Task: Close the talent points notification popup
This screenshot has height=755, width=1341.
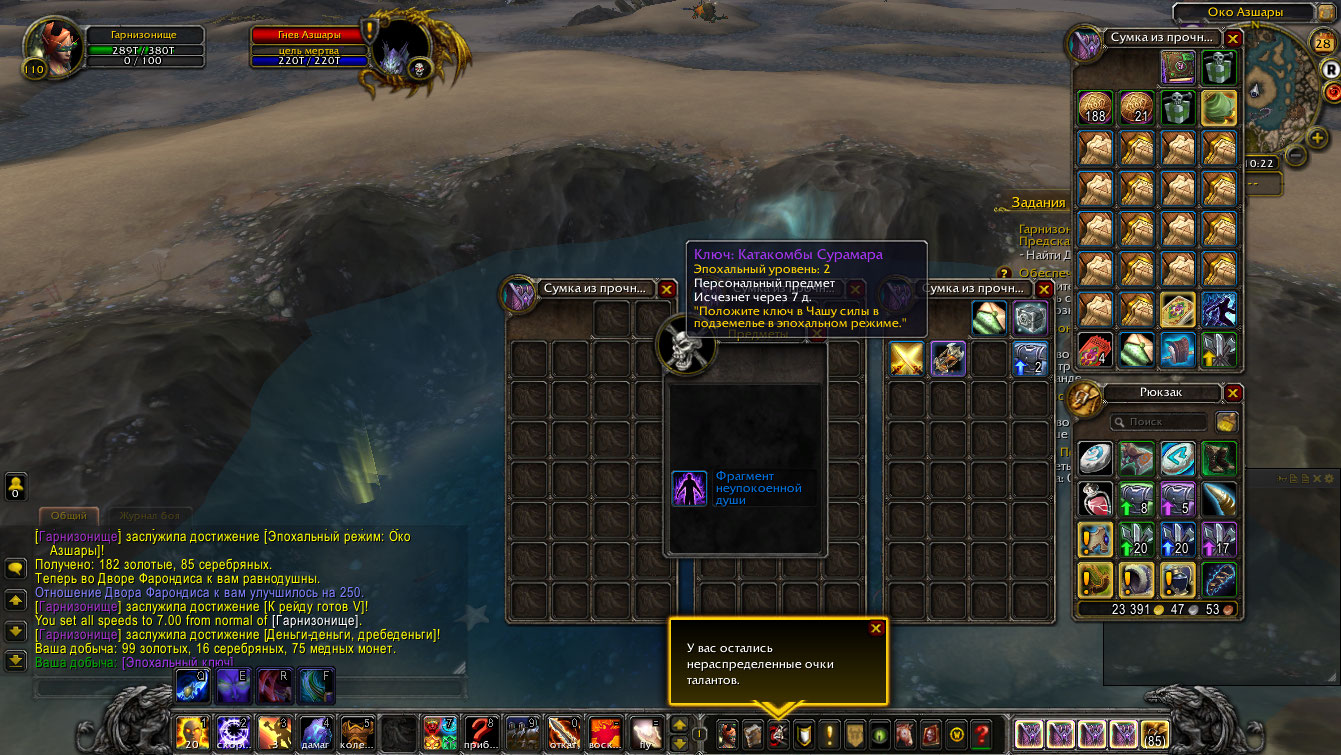Action: (876, 628)
